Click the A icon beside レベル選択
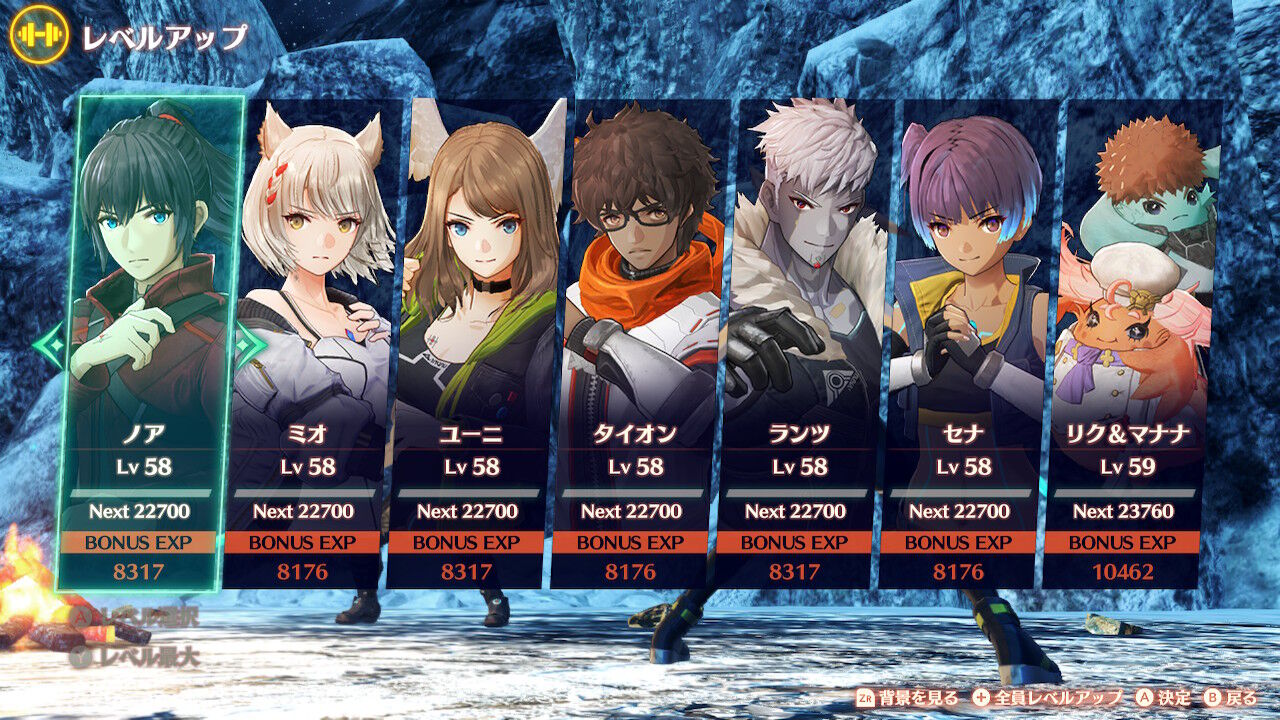This screenshot has height=720, width=1280. (x=82, y=618)
